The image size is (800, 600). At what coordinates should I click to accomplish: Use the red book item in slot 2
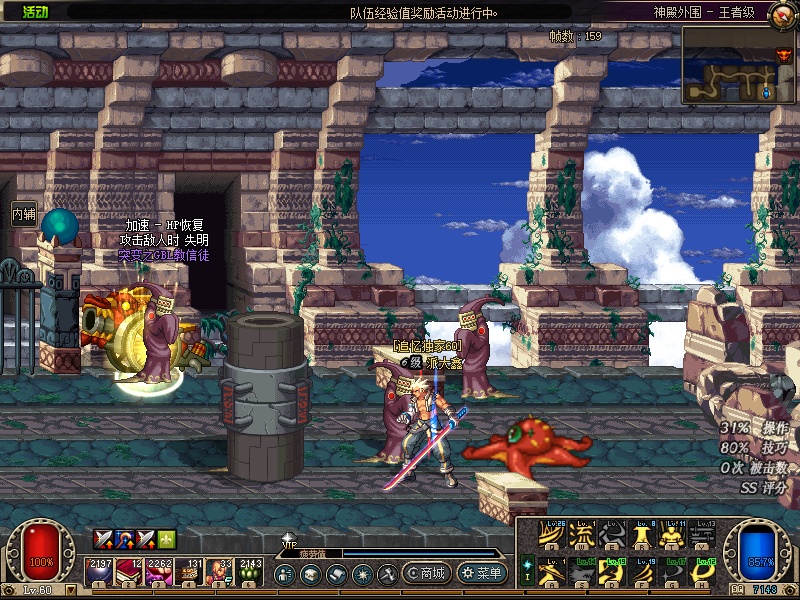click(x=129, y=573)
